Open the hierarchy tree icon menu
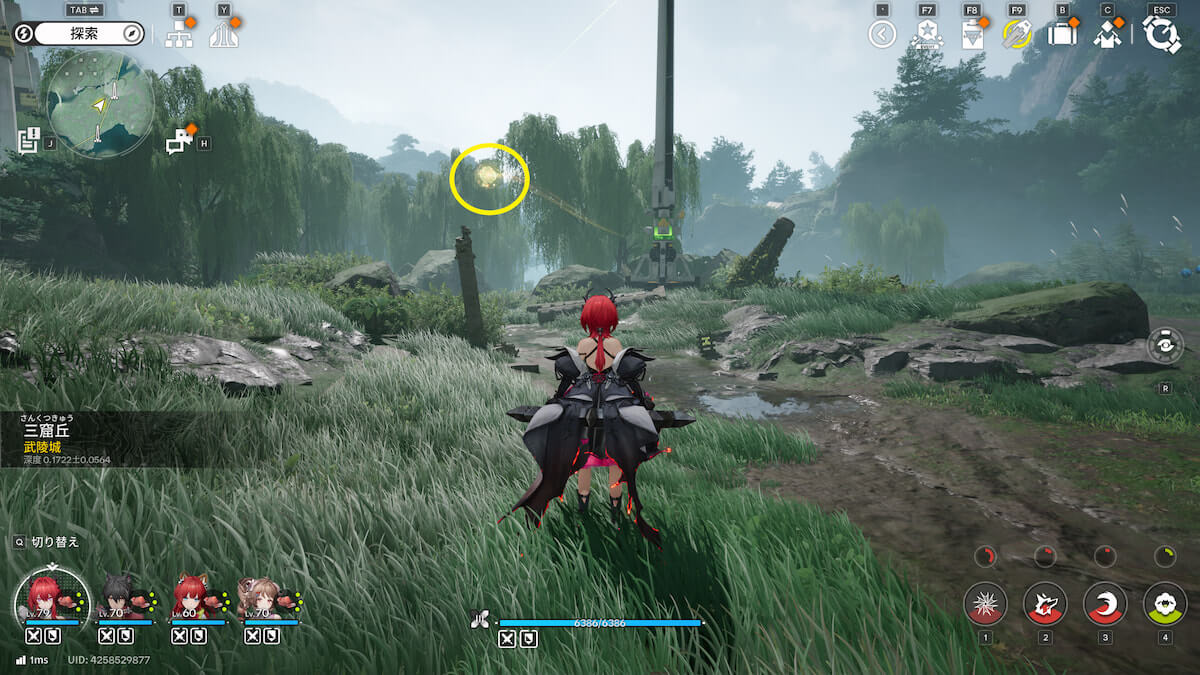 179,34
